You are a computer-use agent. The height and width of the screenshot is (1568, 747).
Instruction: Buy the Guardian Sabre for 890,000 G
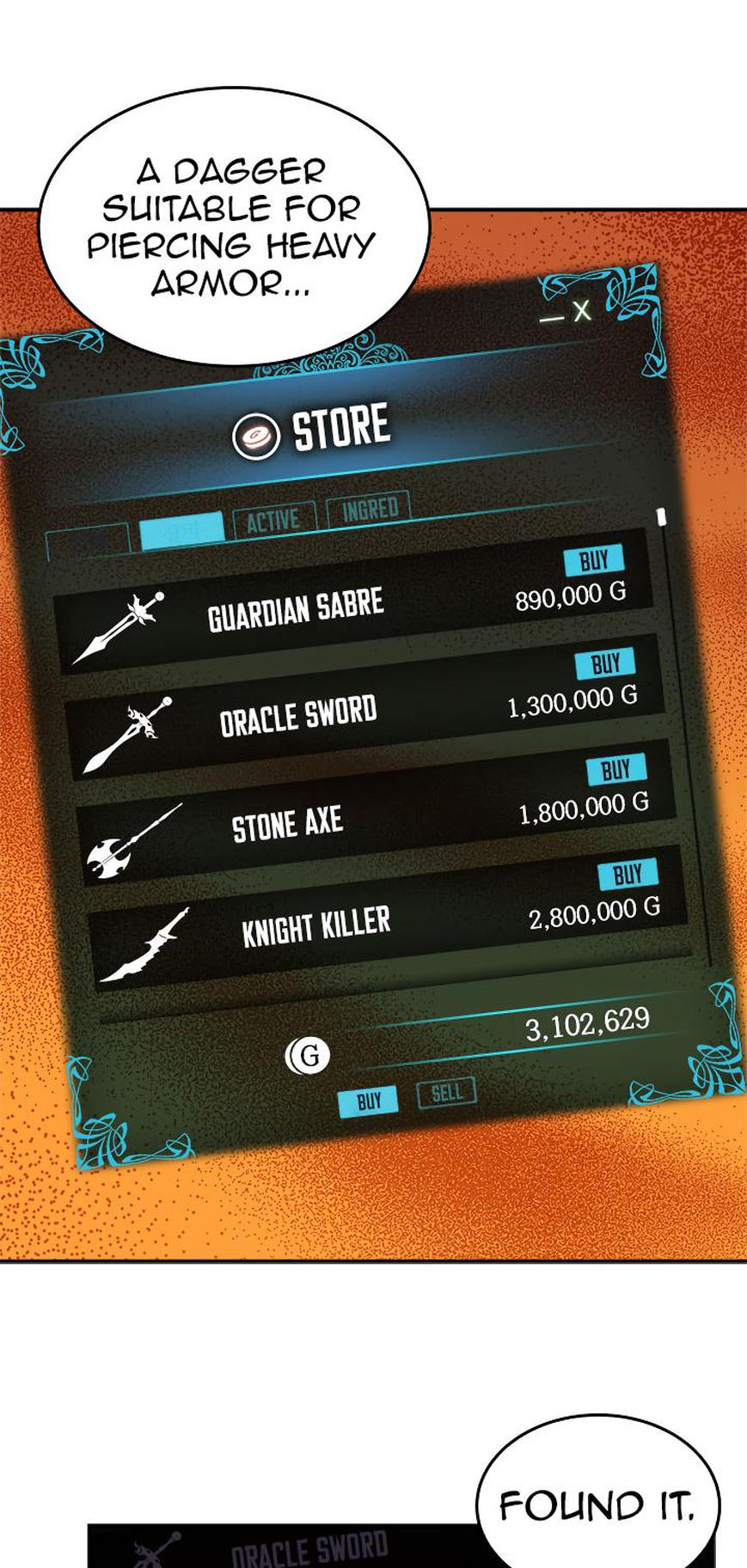click(593, 560)
